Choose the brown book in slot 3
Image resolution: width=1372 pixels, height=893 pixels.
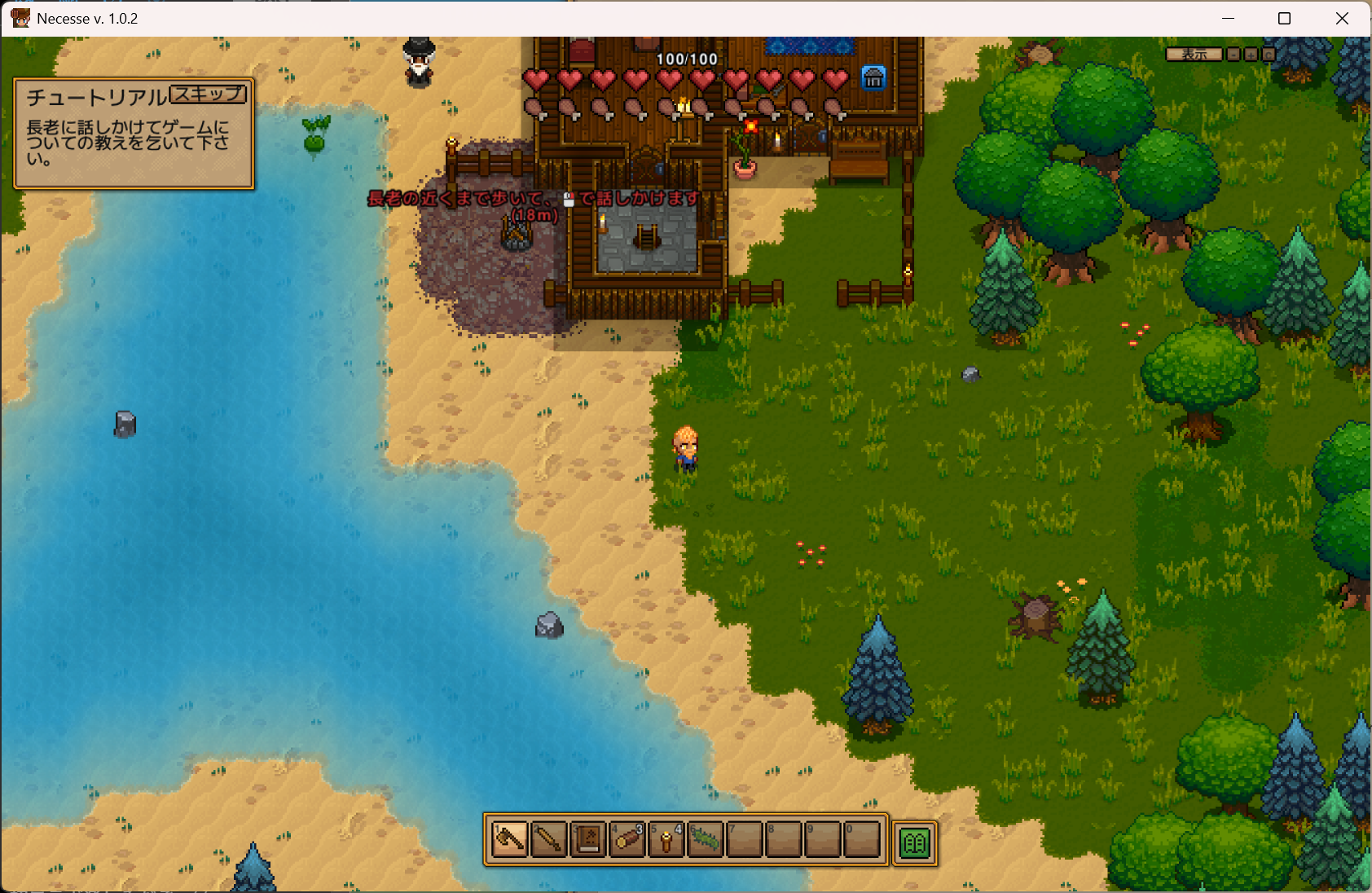[588, 839]
